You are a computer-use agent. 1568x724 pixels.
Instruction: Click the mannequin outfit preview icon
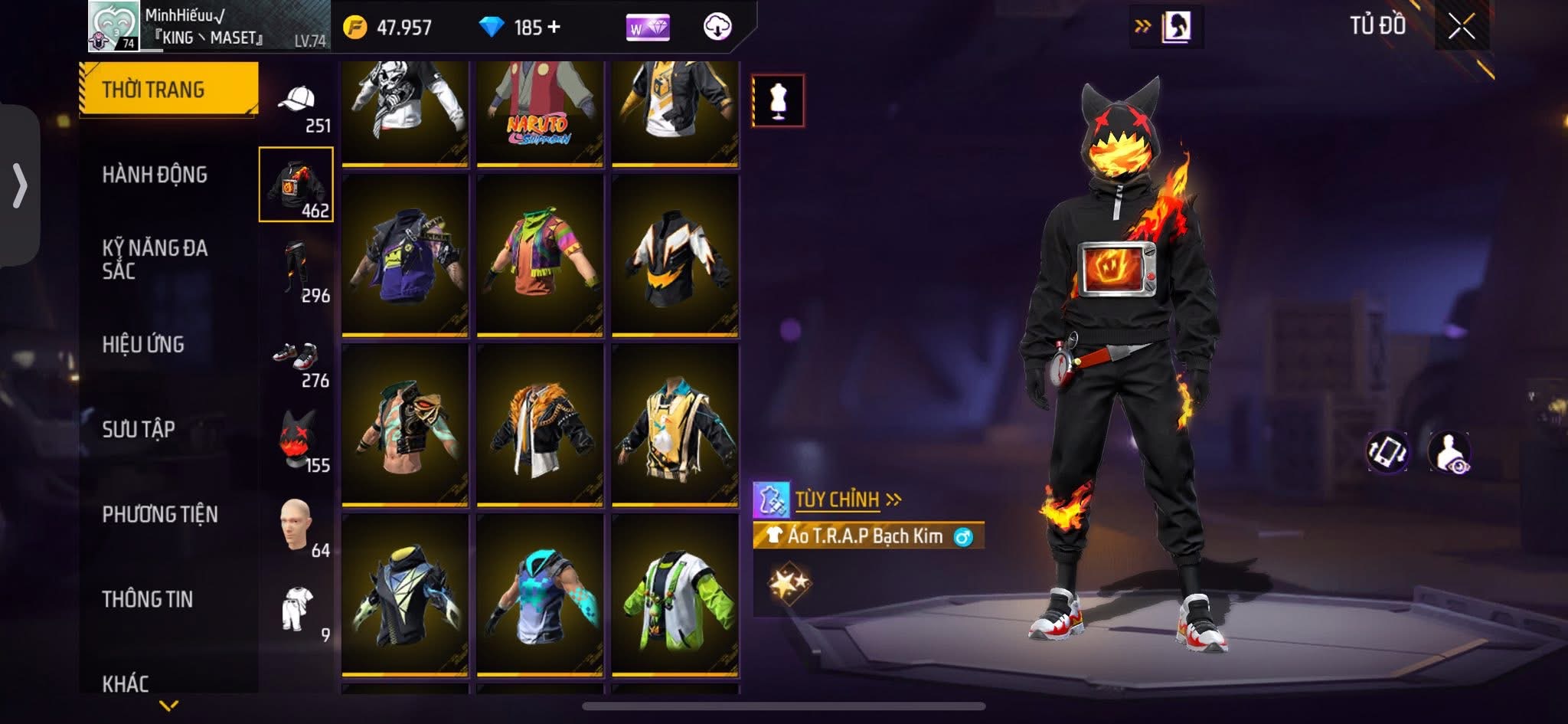tap(778, 100)
